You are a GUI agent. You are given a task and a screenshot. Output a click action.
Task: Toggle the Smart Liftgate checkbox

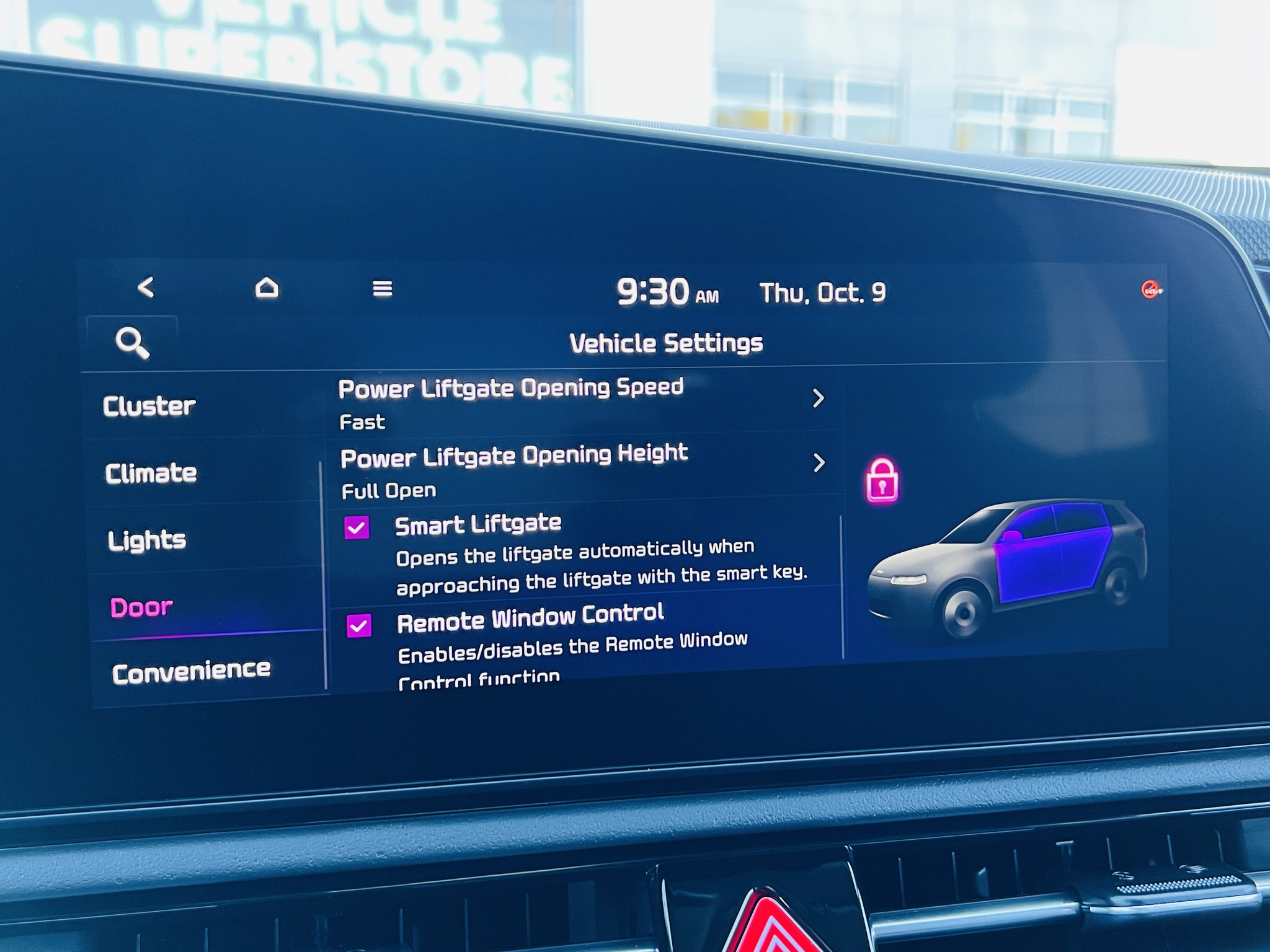click(357, 528)
